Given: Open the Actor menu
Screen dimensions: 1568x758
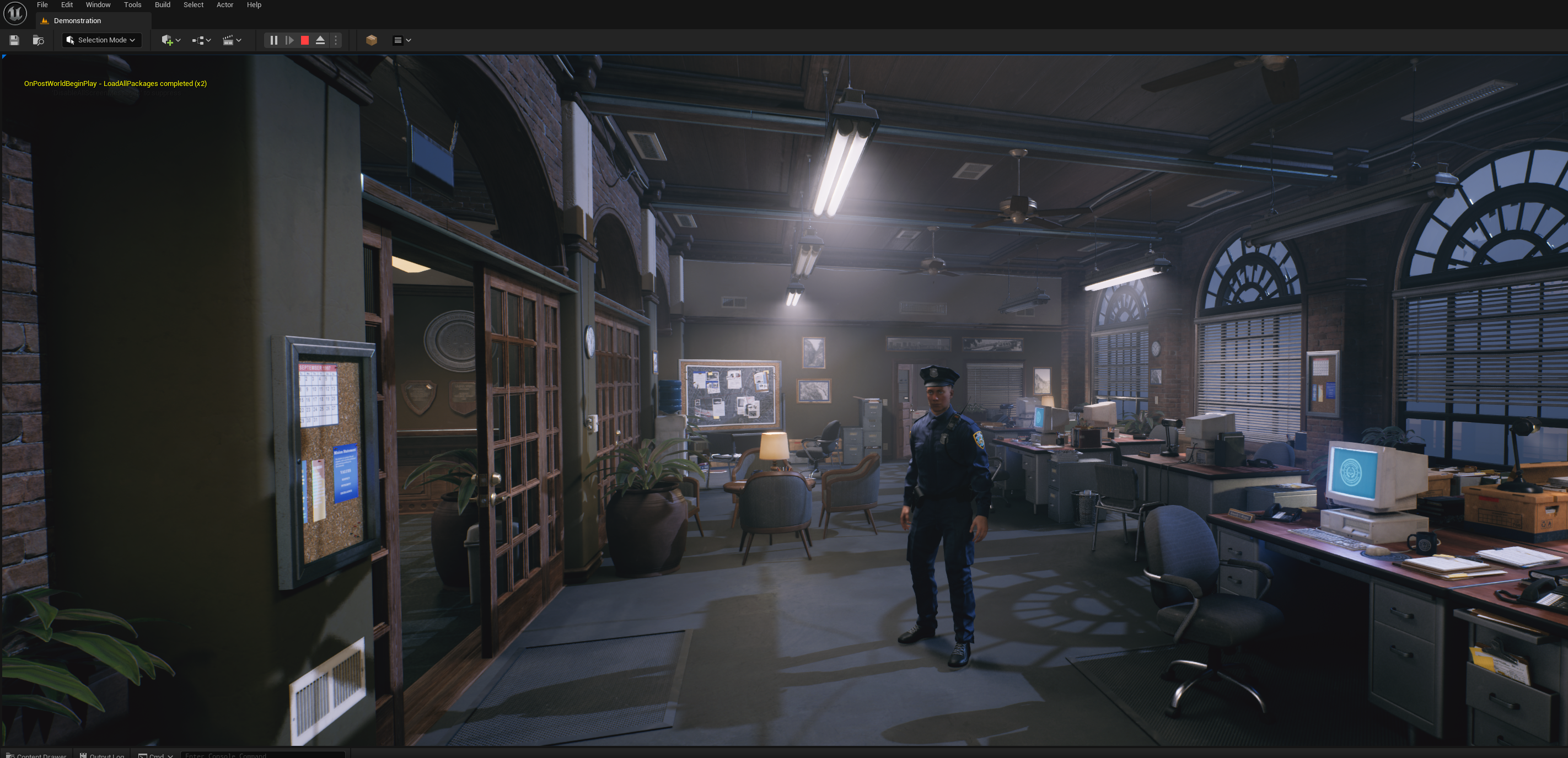Looking at the screenshot, I should click(x=224, y=5).
